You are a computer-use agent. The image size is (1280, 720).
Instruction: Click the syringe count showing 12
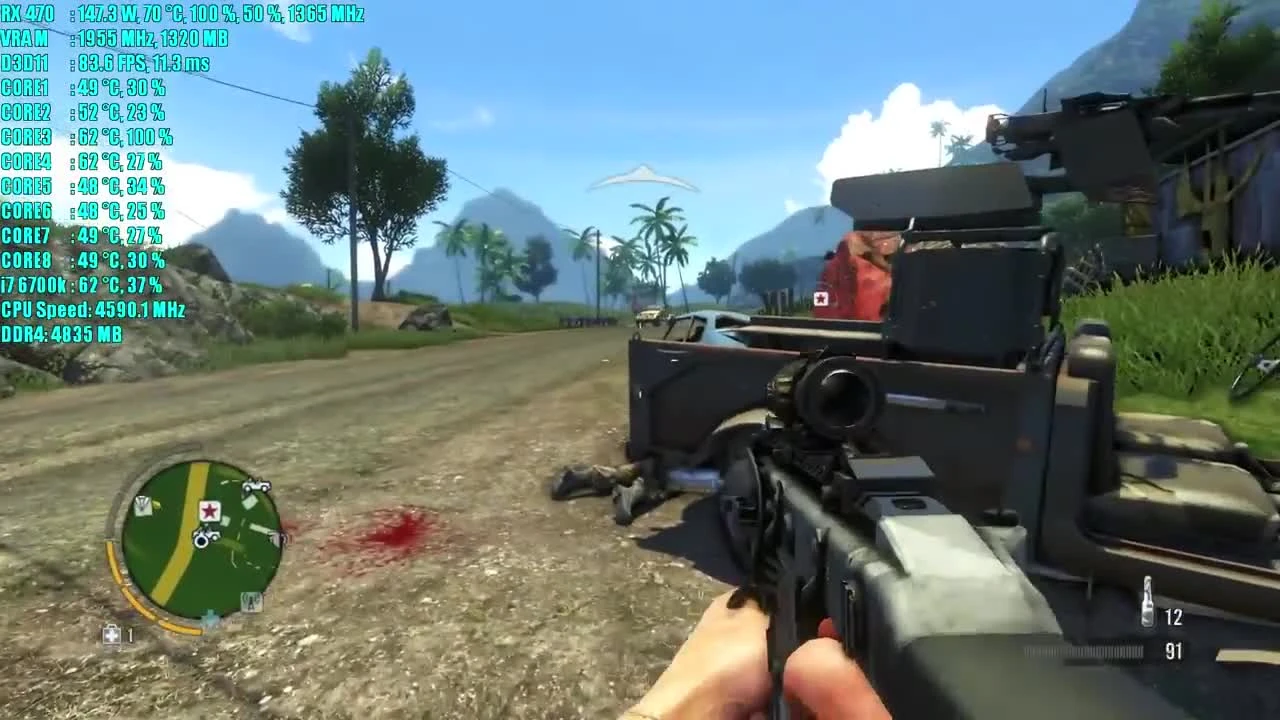[1172, 618]
